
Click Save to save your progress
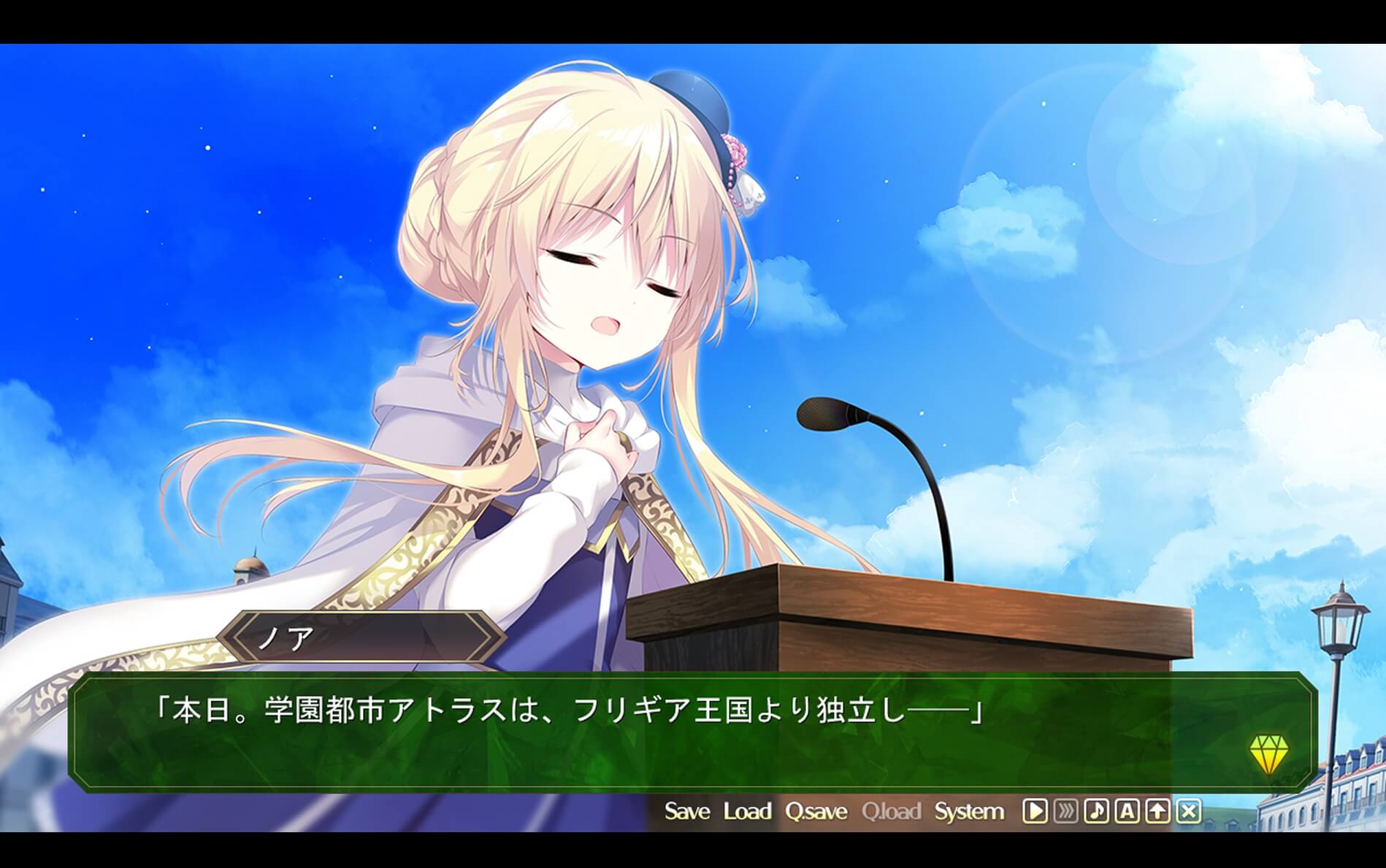687,811
